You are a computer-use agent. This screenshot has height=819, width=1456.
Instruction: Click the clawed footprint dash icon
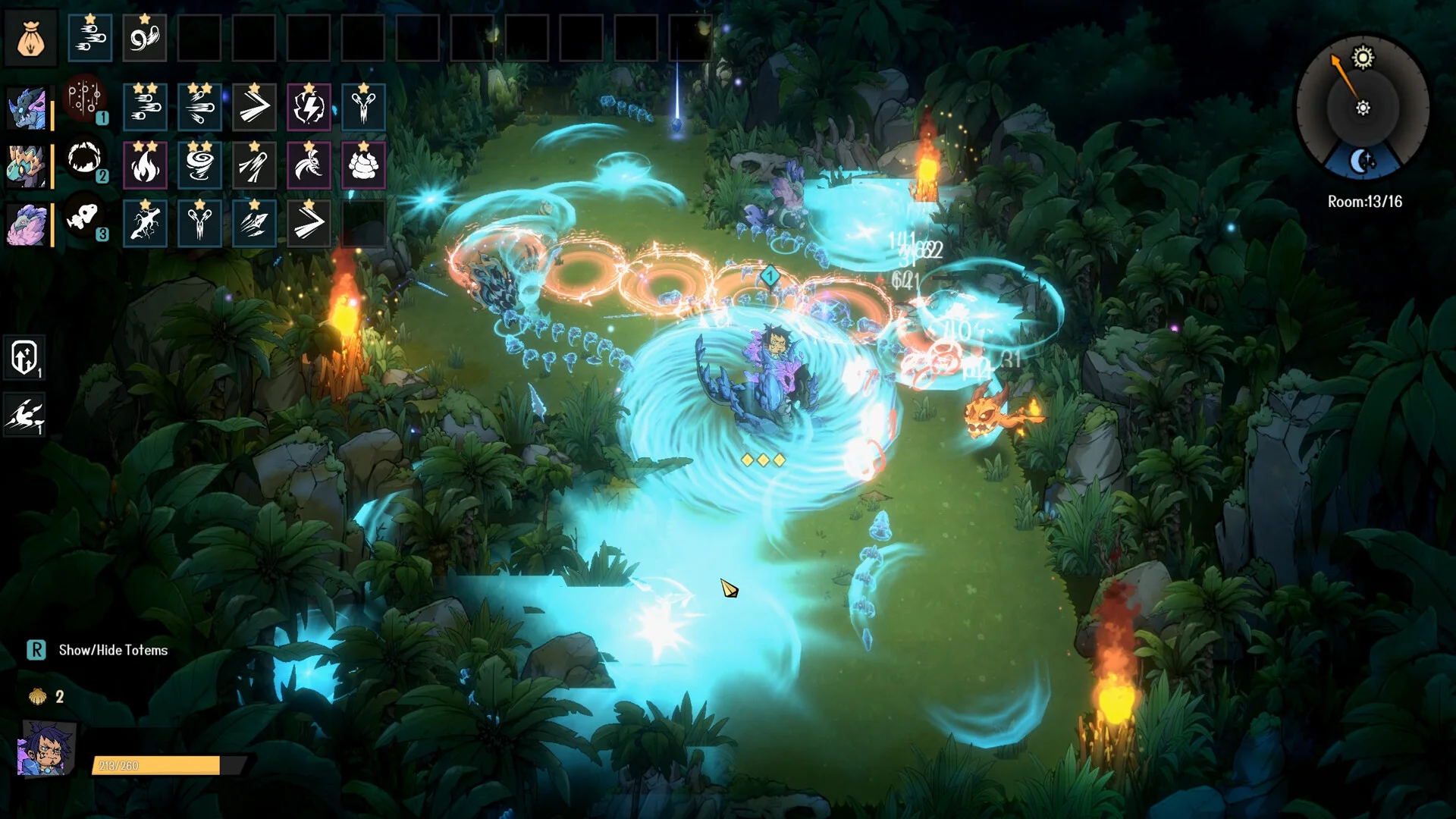tap(24, 414)
